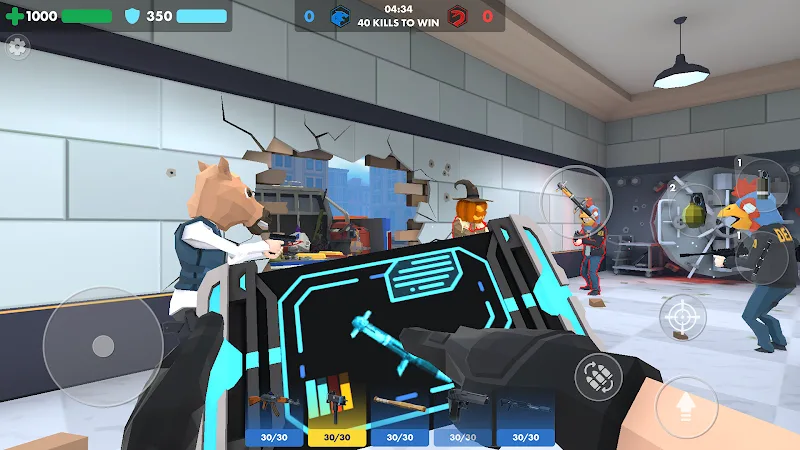Choose the highlighted yellow submachine gun slot
The height and width of the screenshot is (450, 800).
click(x=336, y=416)
